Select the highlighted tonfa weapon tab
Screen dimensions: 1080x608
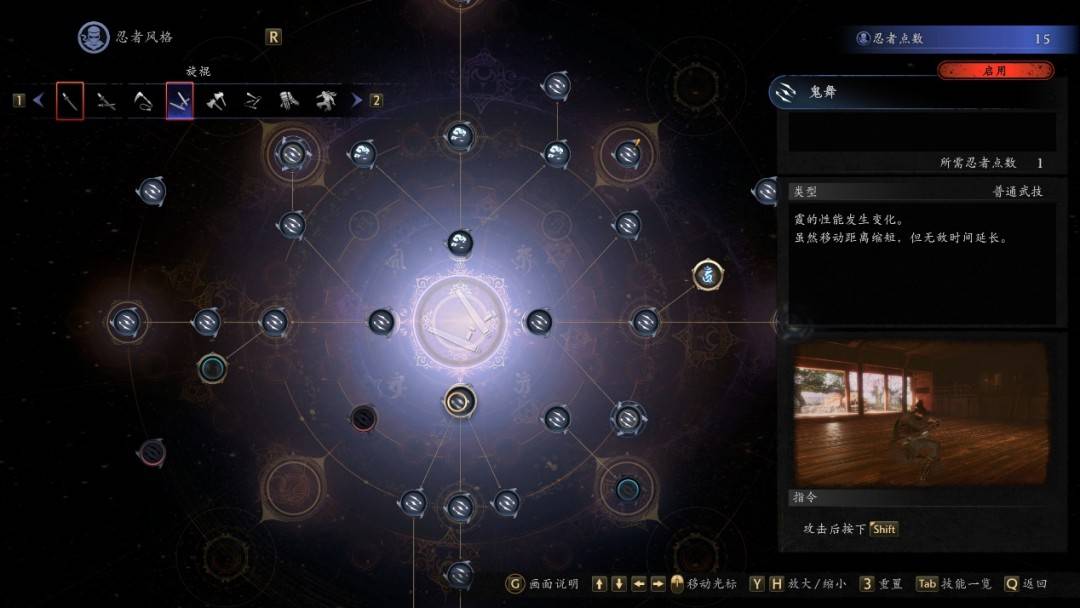[180, 101]
